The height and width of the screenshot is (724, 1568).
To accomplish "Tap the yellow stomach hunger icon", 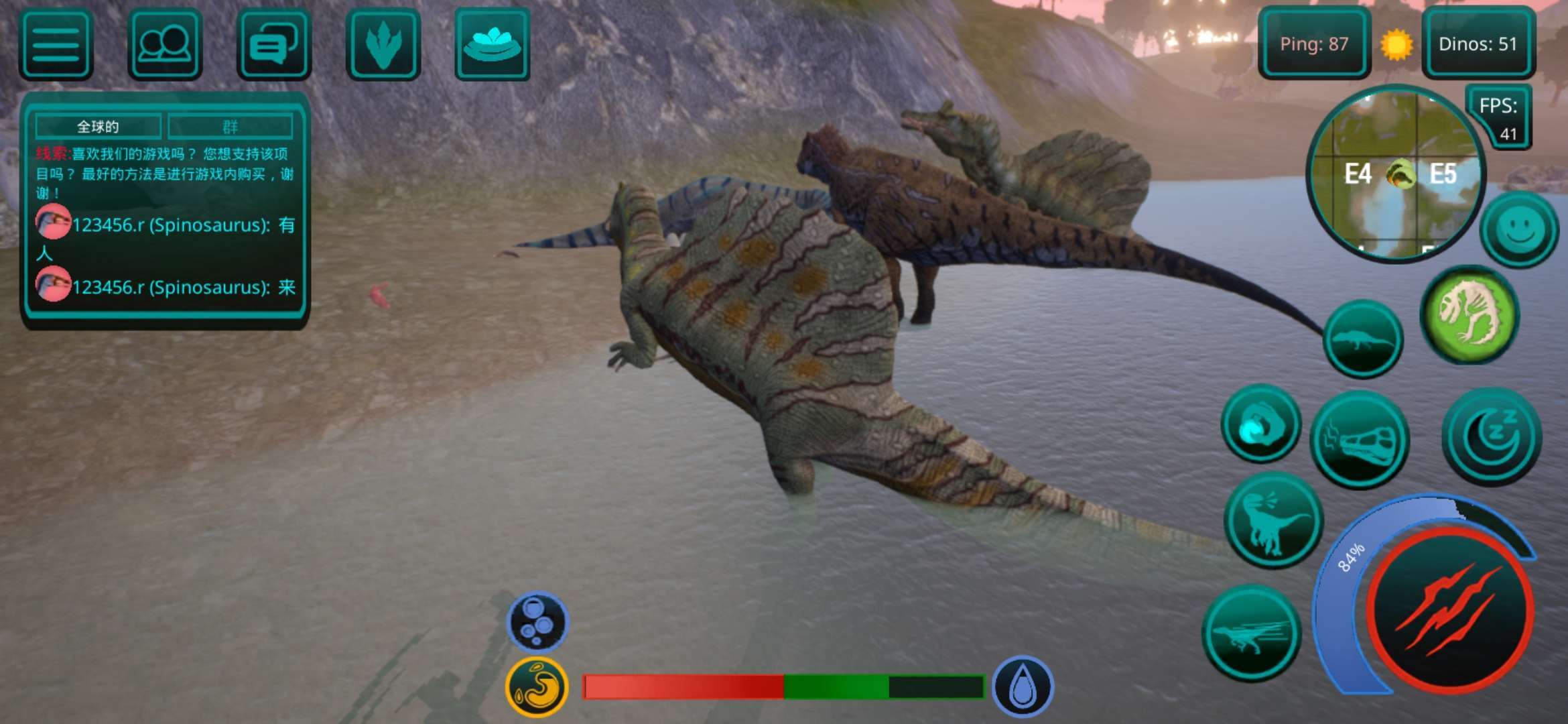I will (x=537, y=687).
